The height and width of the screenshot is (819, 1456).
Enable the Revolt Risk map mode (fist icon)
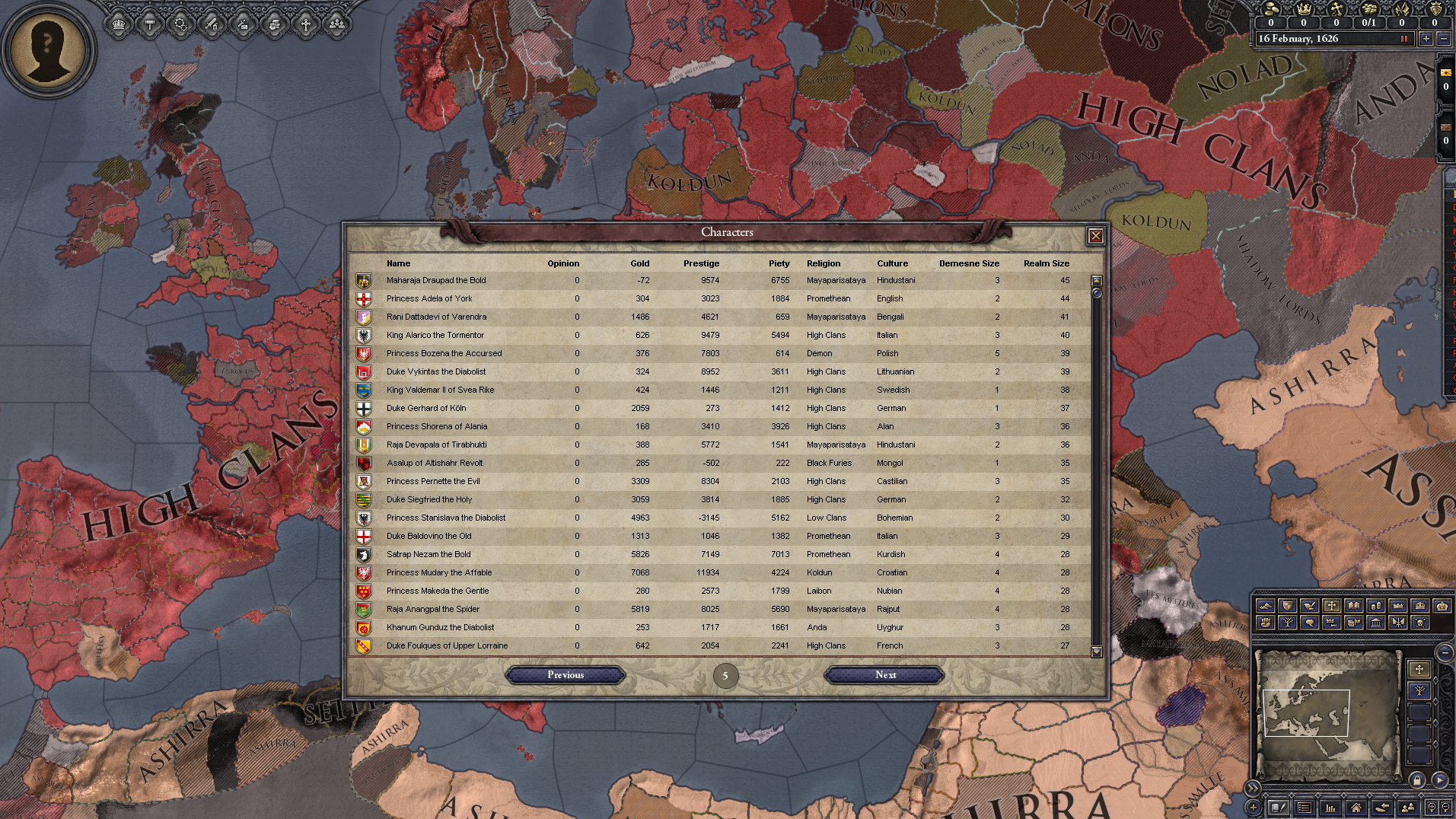pyautogui.click(x=1265, y=624)
